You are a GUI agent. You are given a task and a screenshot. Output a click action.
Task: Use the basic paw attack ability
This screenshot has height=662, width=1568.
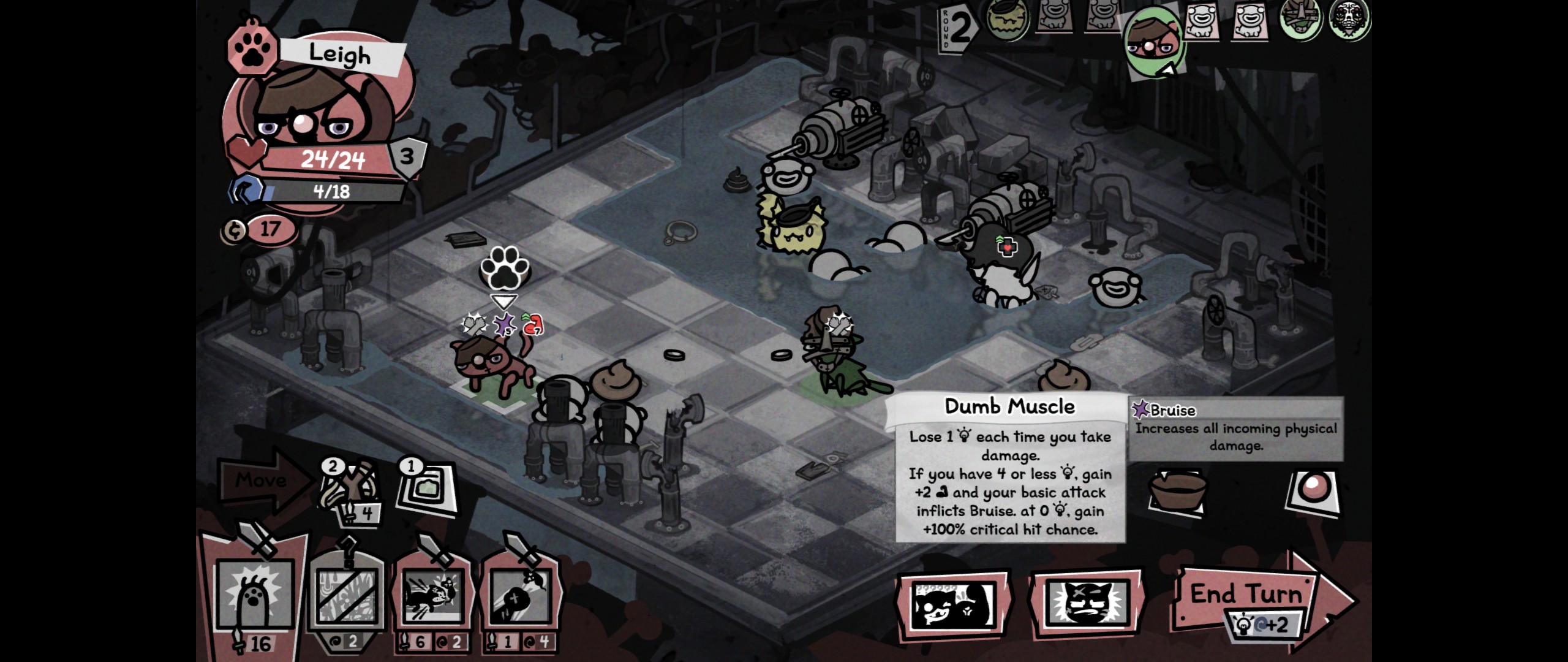[x=254, y=593]
